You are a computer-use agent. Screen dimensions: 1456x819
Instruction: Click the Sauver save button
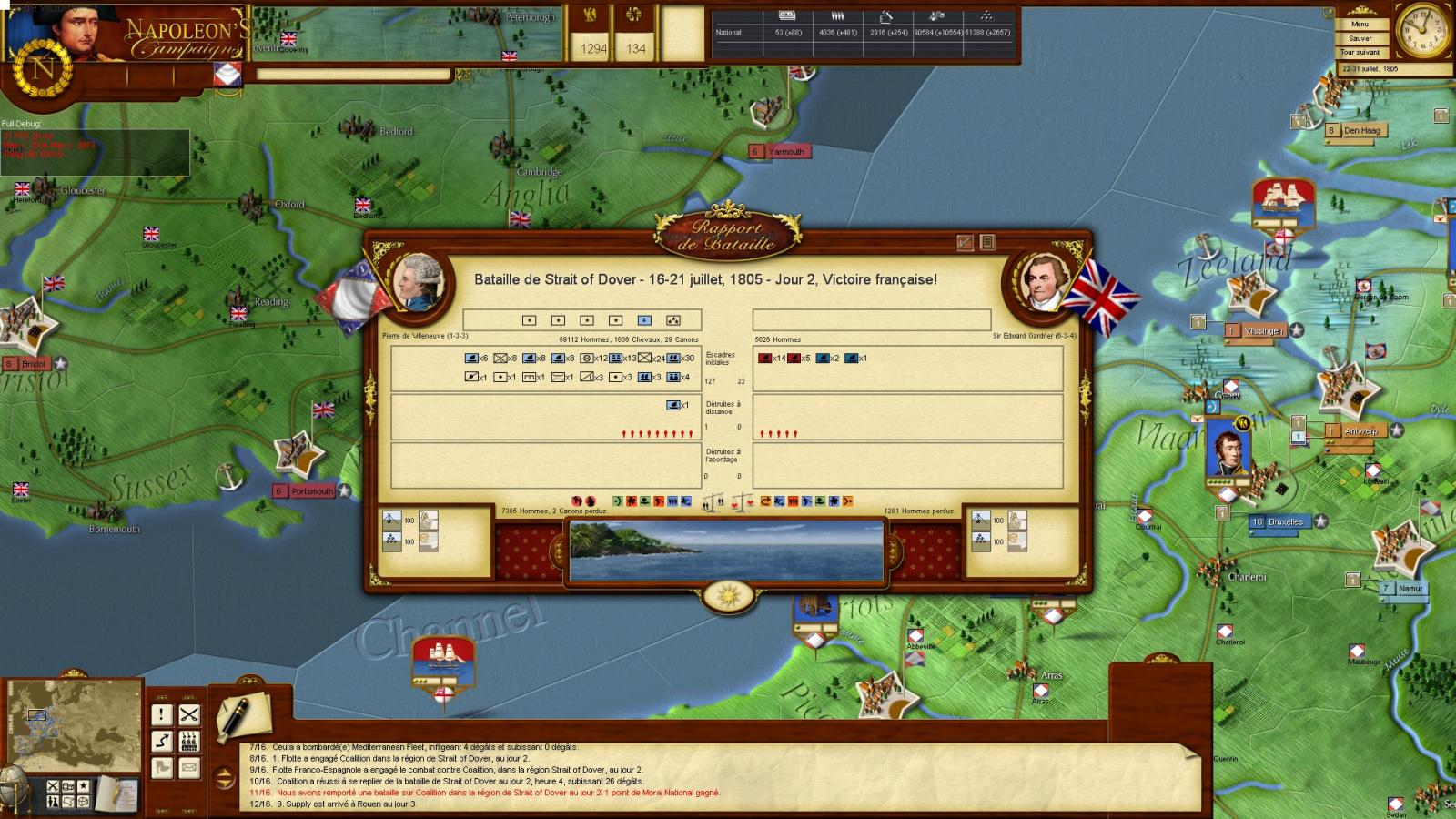1360,38
